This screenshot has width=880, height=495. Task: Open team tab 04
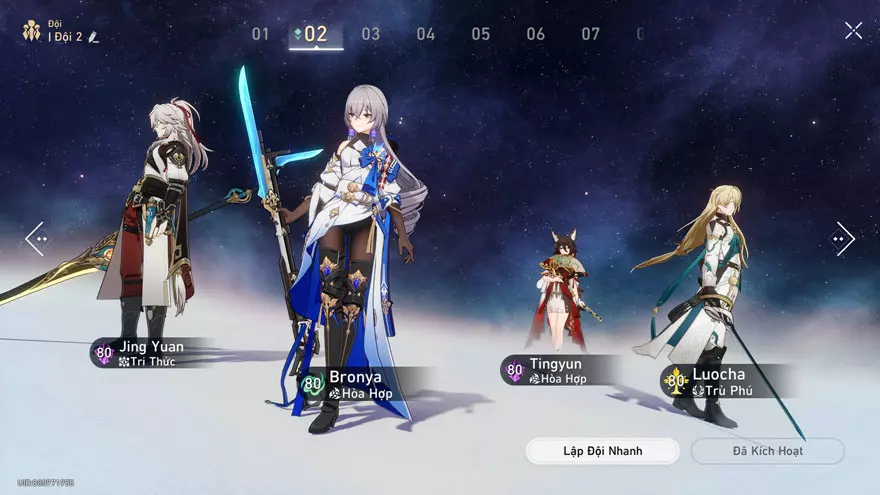(426, 34)
